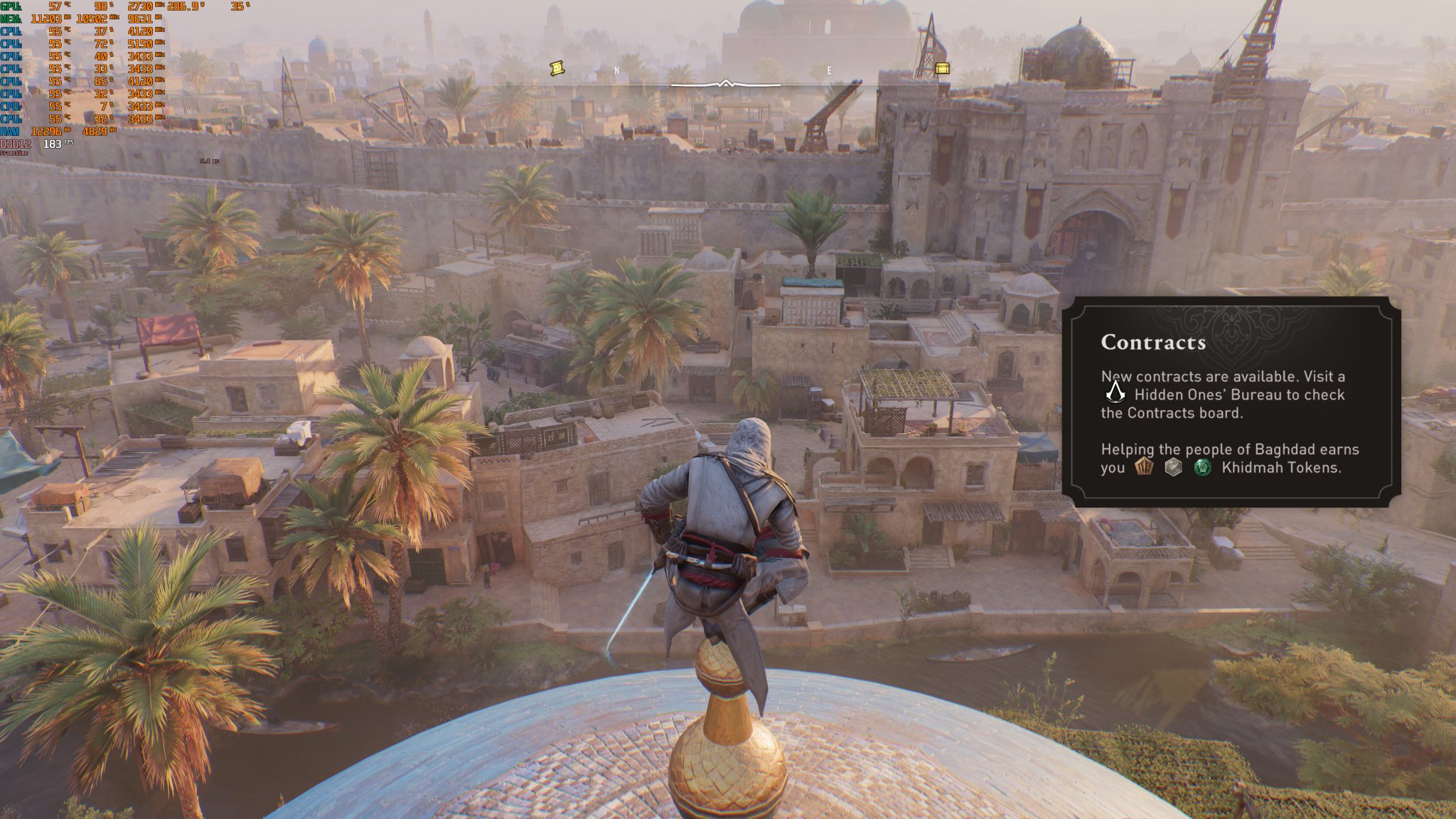Click the right scroll objective marker on compass
Image resolution: width=1456 pixels, height=819 pixels.
pyautogui.click(x=943, y=68)
